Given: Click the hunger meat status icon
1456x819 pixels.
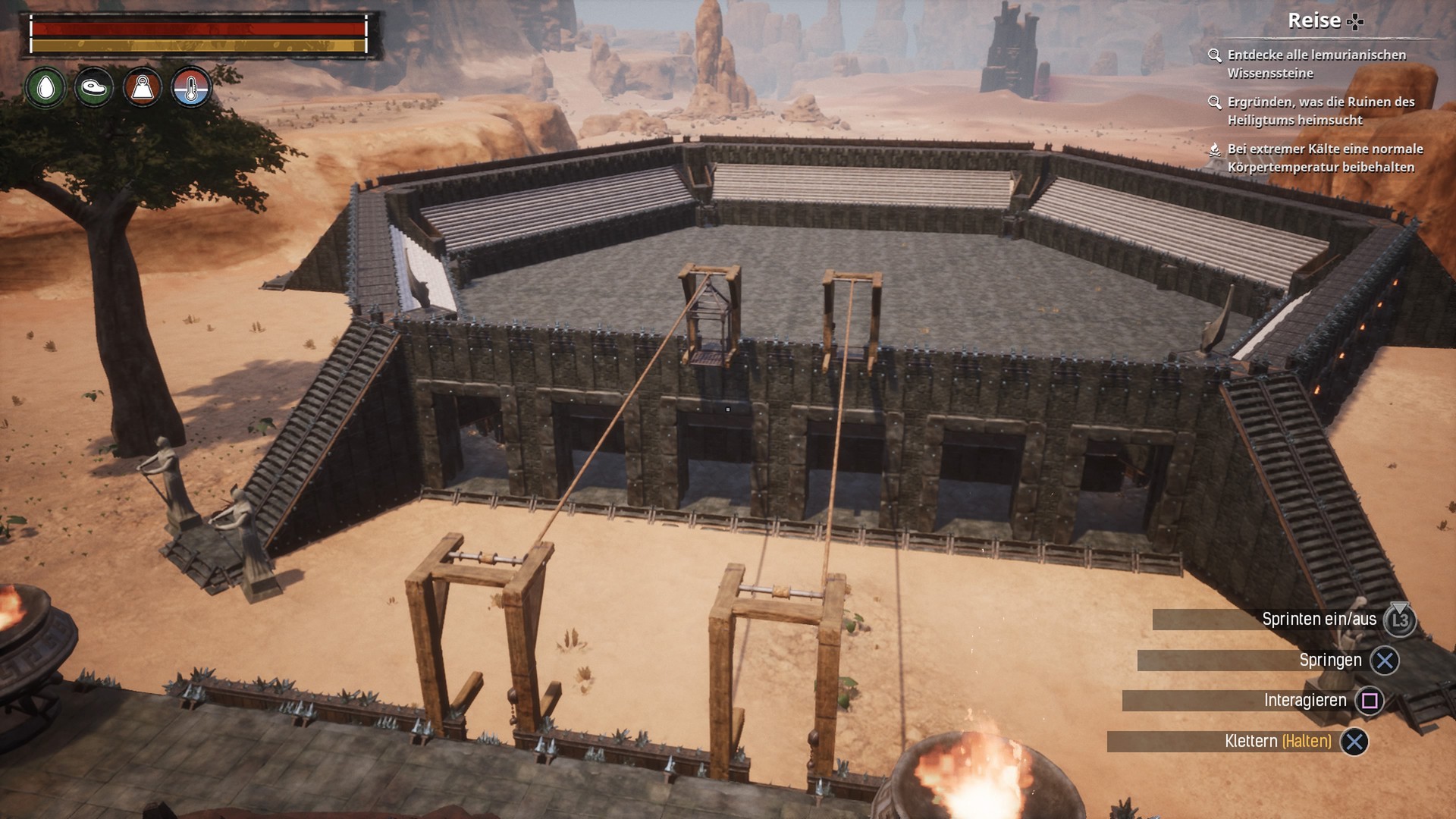Looking at the screenshot, I should pyautogui.click(x=94, y=88).
